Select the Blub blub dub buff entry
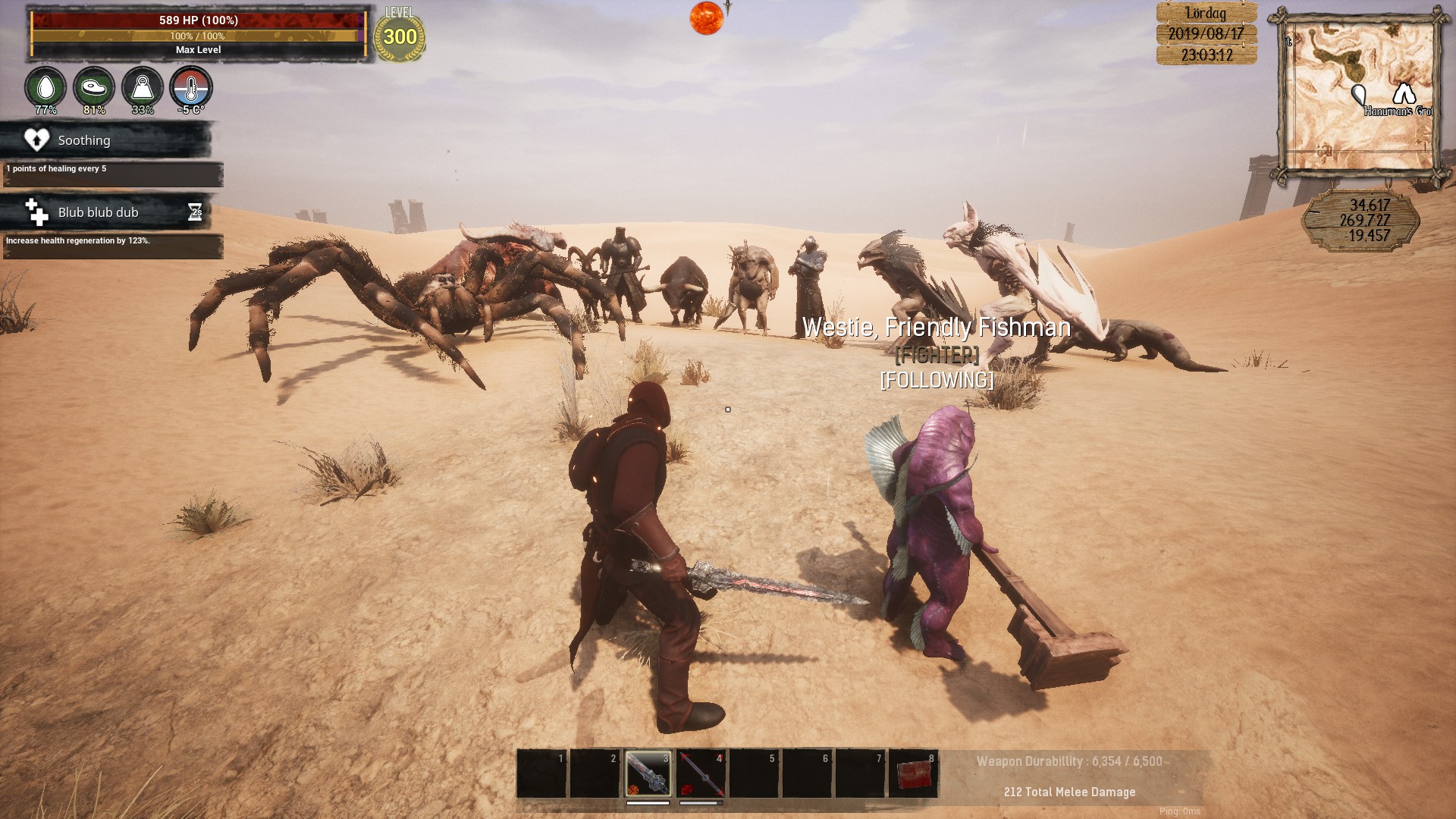Screen dimensions: 1456x819 [106, 212]
